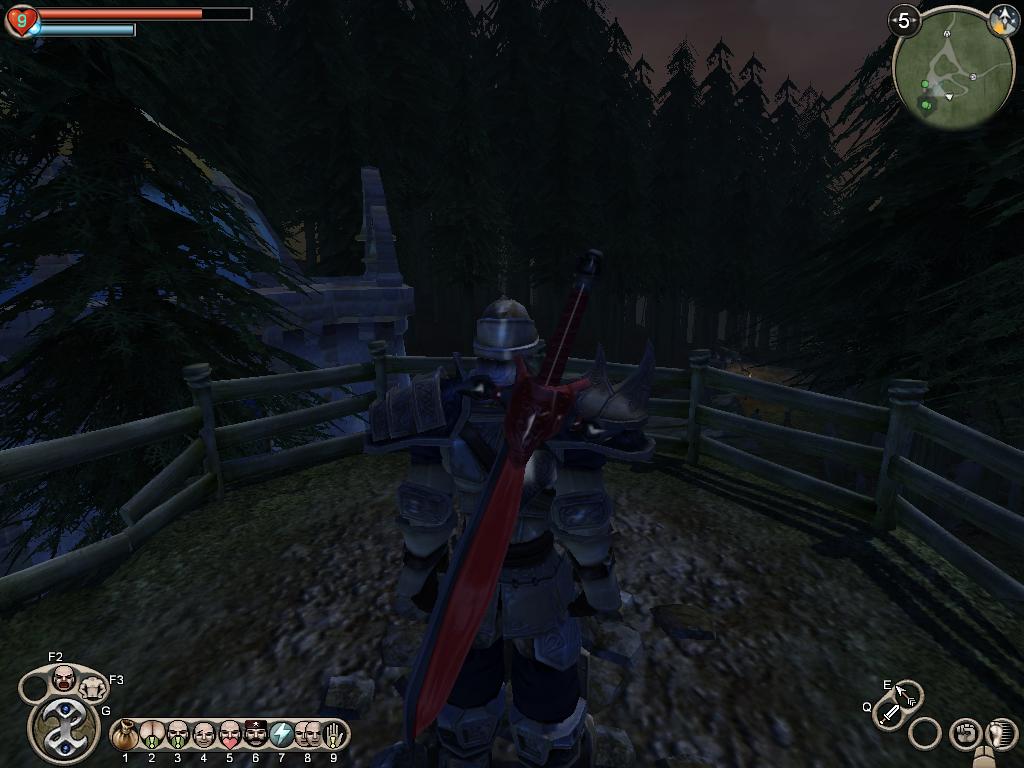Choose the face expression in slot 4
Screen dimensions: 1024x768
pyautogui.click(x=204, y=735)
